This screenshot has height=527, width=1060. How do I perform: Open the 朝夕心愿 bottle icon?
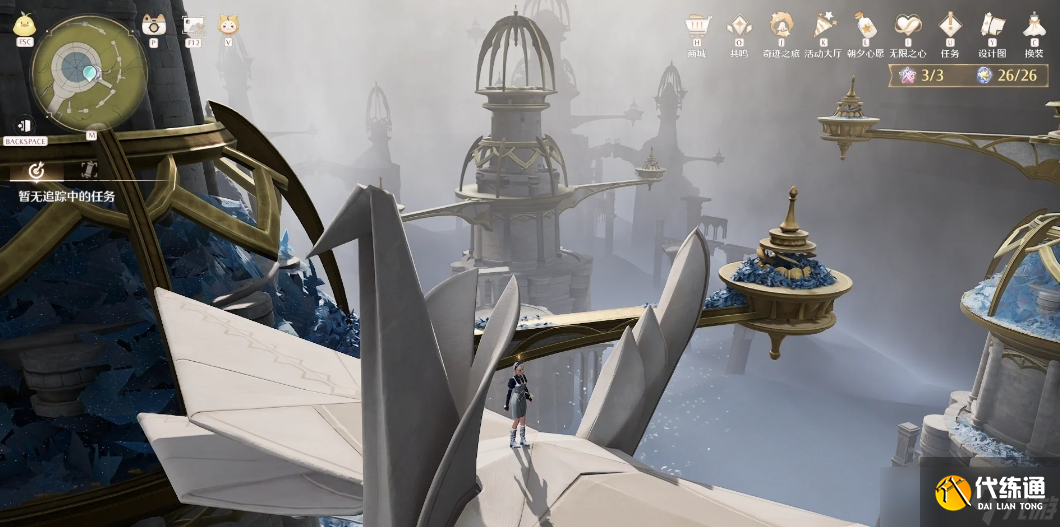pyautogui.click(x=865, y=26)
